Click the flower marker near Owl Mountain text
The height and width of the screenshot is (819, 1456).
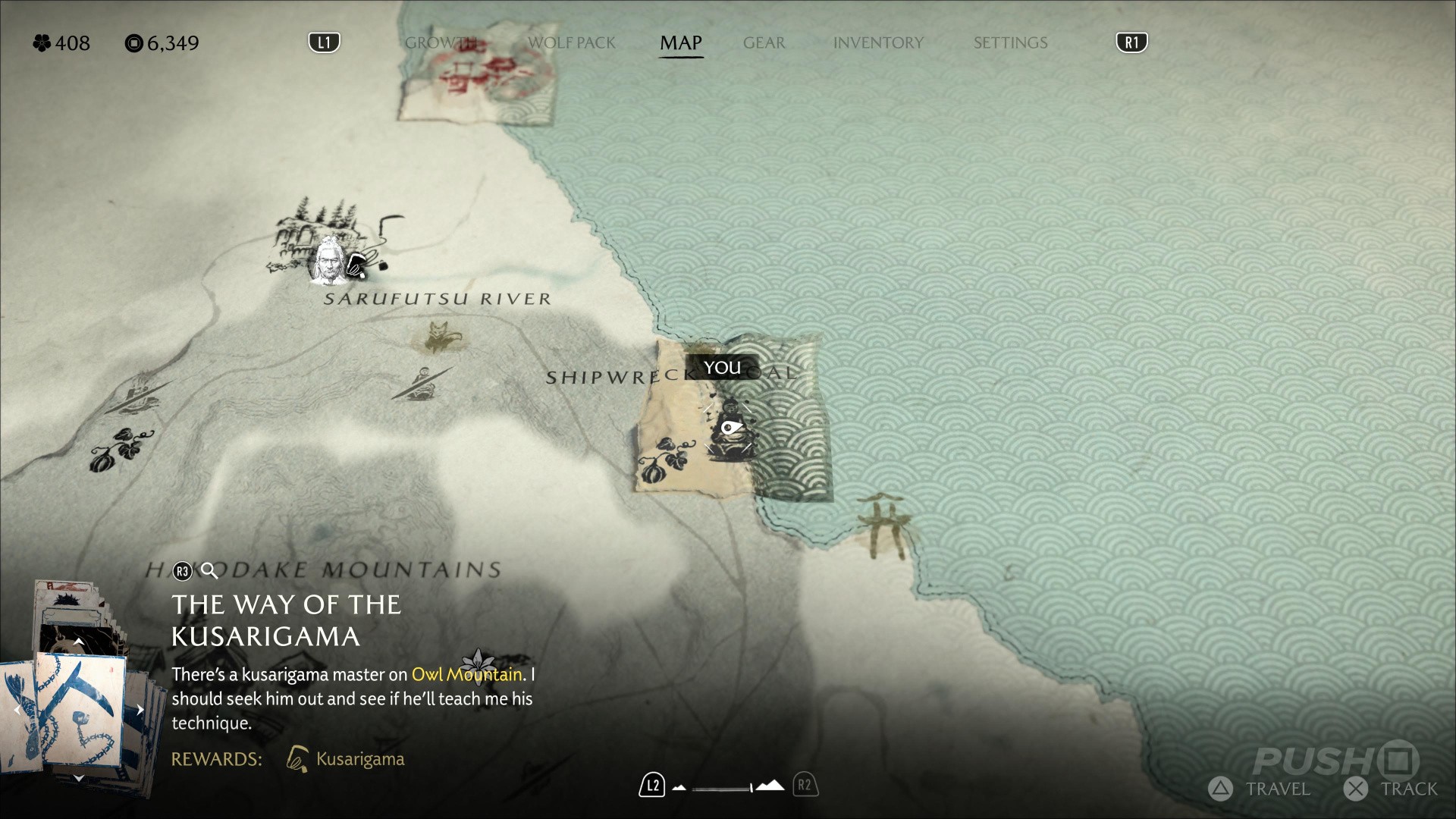tap(479, 665)
